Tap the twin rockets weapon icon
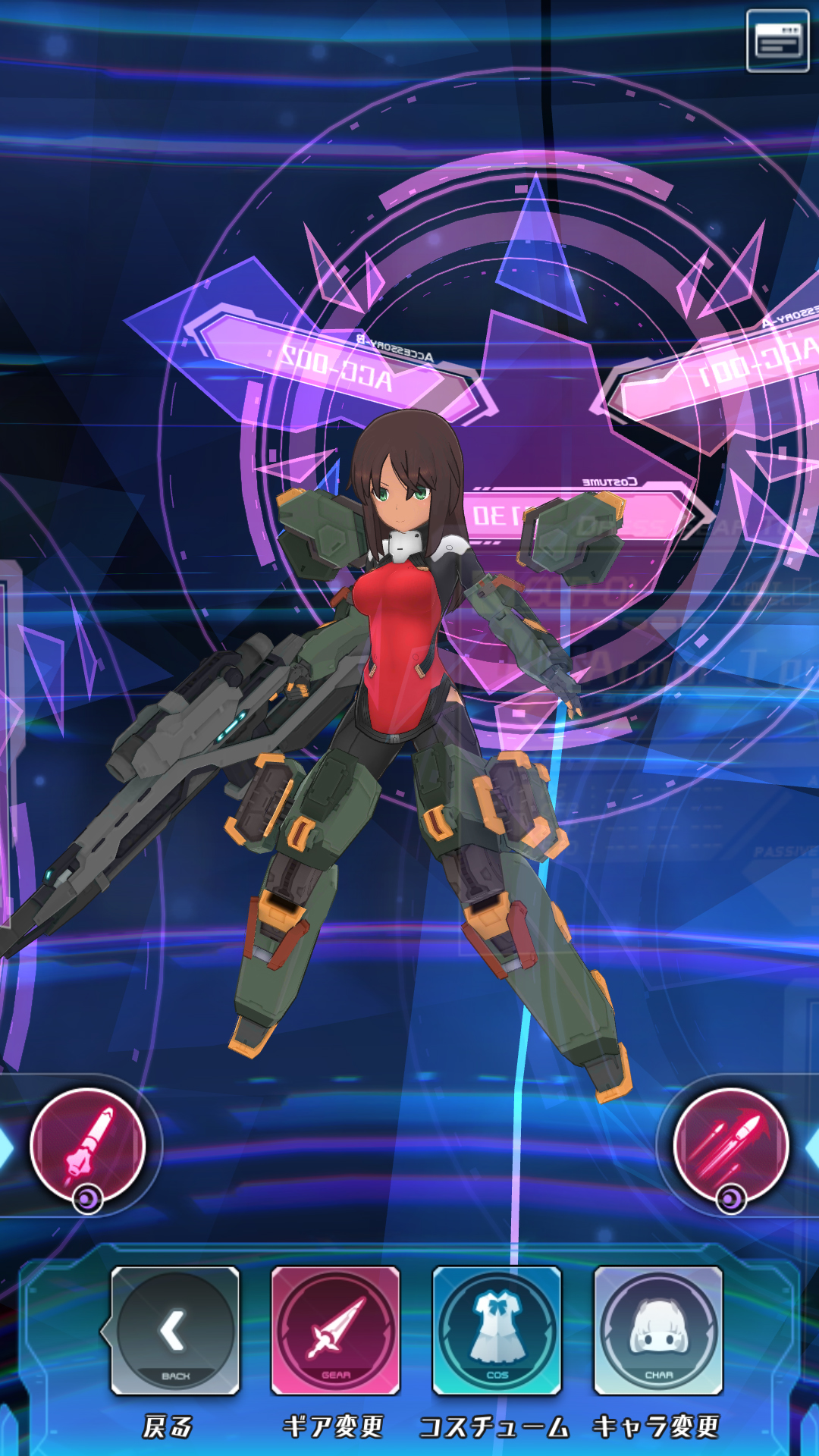This screenshot has width=819, height=1456. coord(731,1145)
